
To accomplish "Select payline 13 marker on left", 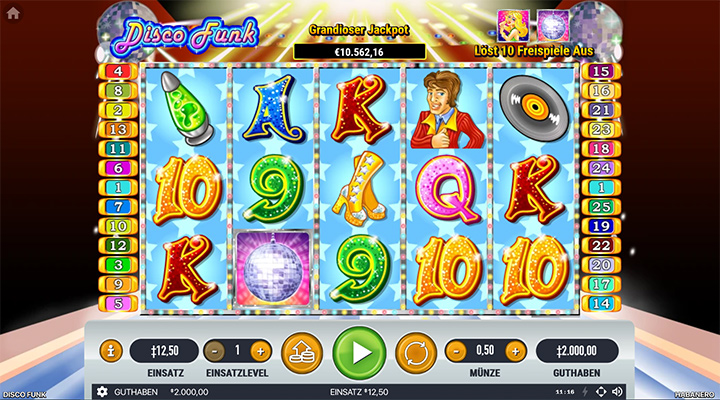I will coord(118,130).
